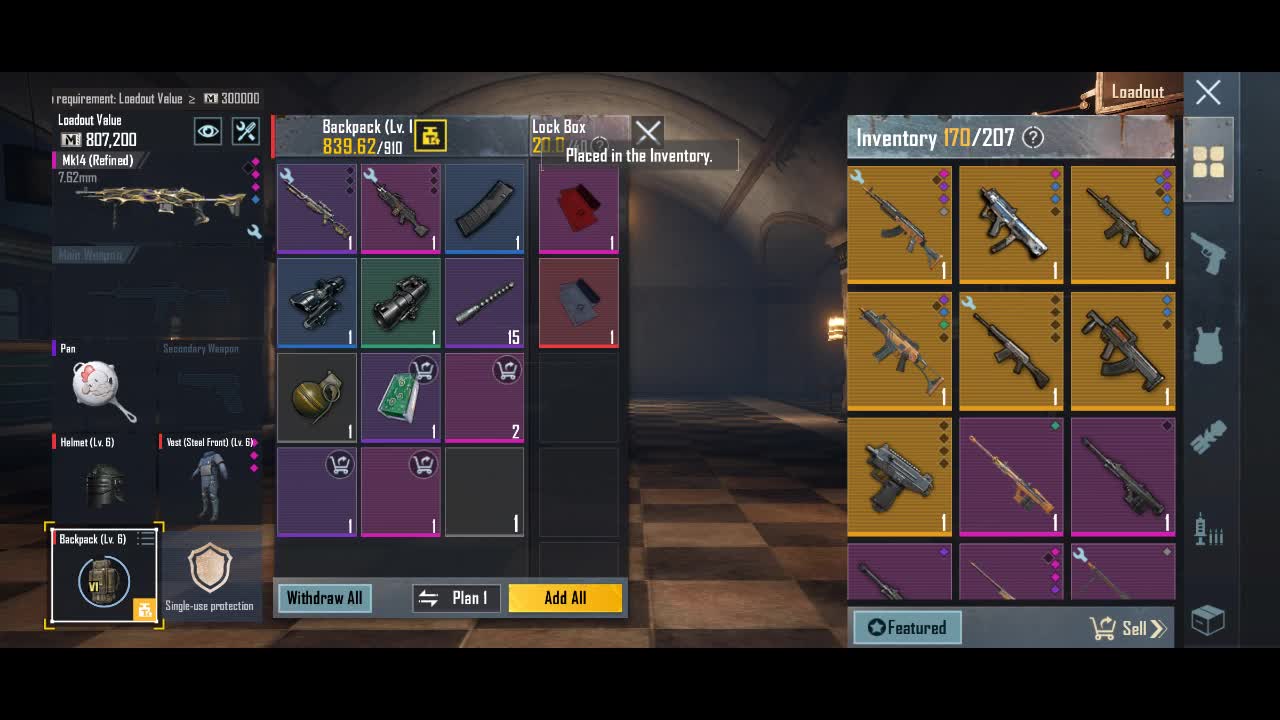Dismiss the Lock Box panel
Screen dimensions: 1280x720
(x=648, y=132)
